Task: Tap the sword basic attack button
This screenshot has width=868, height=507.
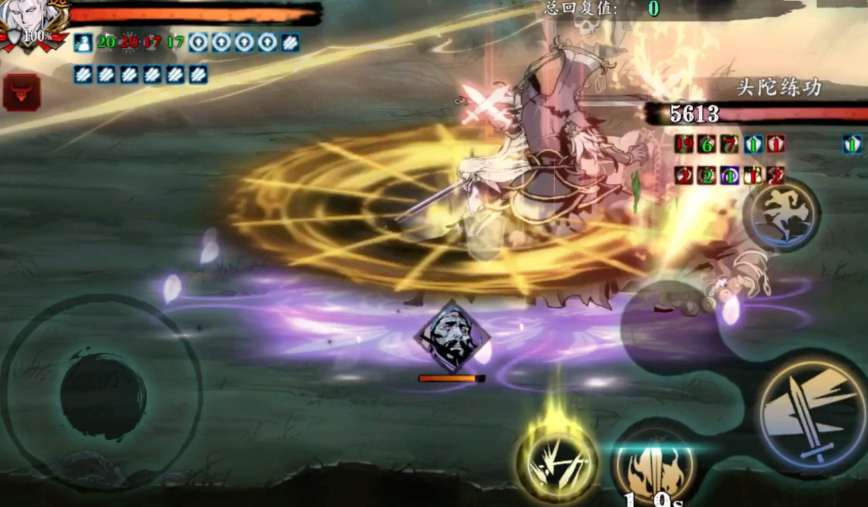Action: coord(810,410)
